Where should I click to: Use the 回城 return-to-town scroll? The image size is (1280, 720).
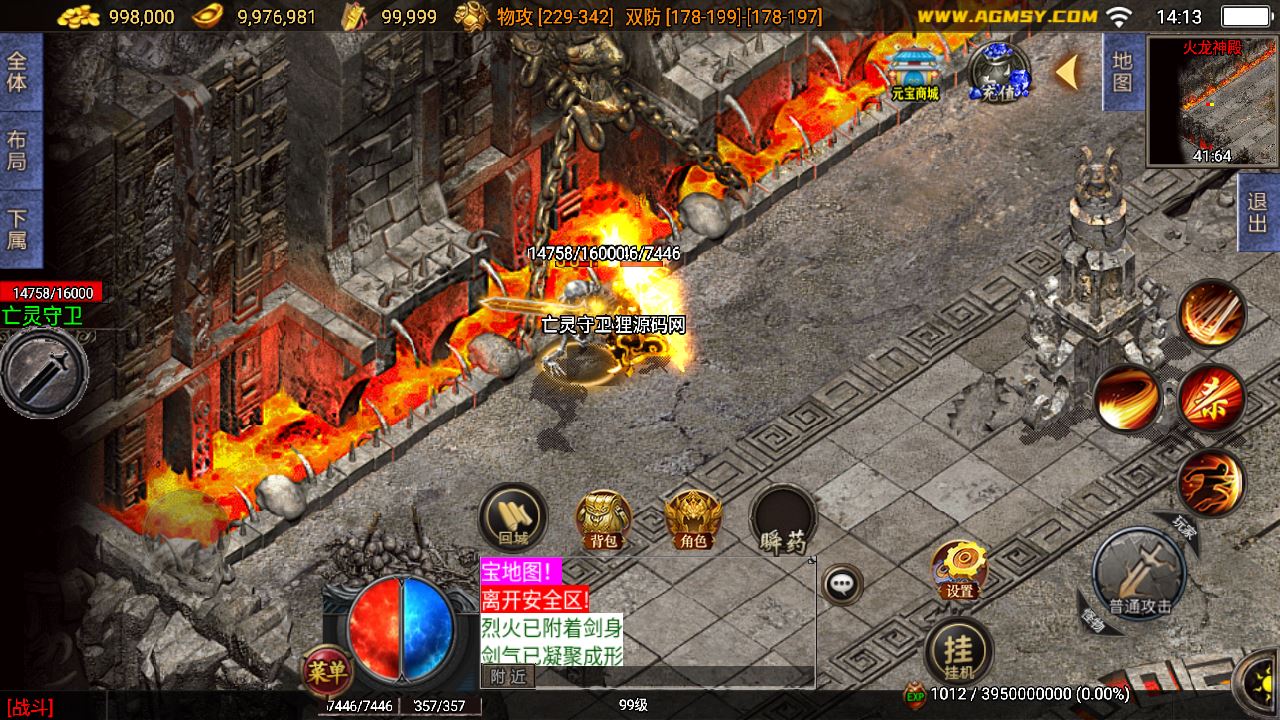point(513,518)
